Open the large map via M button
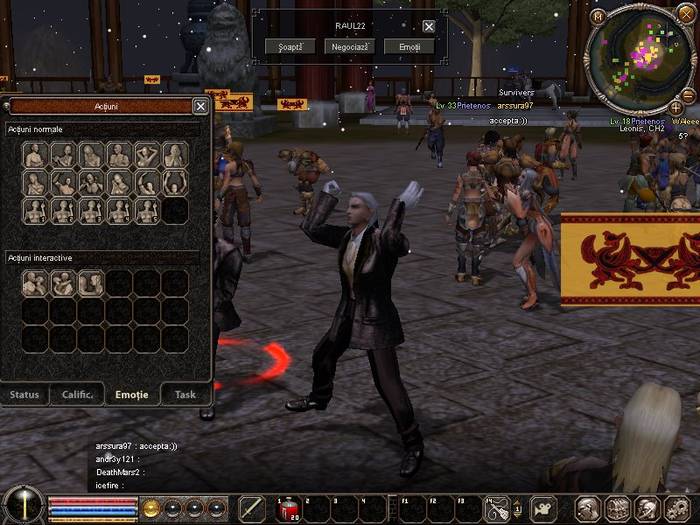700x525 pixels. coord(598,16)
